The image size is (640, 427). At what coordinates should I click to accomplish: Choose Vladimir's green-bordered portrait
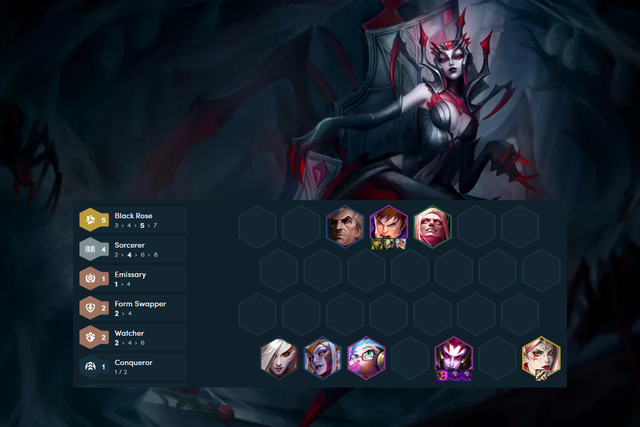point(432,225)
